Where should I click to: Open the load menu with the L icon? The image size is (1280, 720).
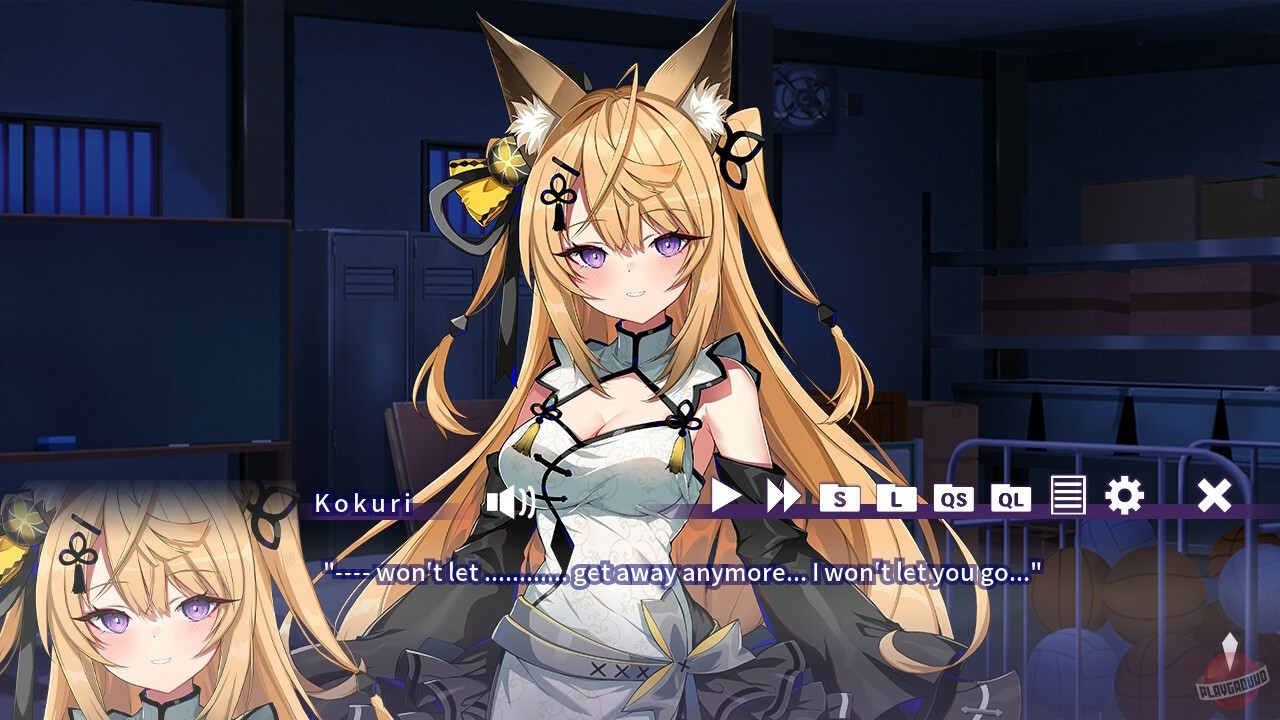[x=895, y=499]
